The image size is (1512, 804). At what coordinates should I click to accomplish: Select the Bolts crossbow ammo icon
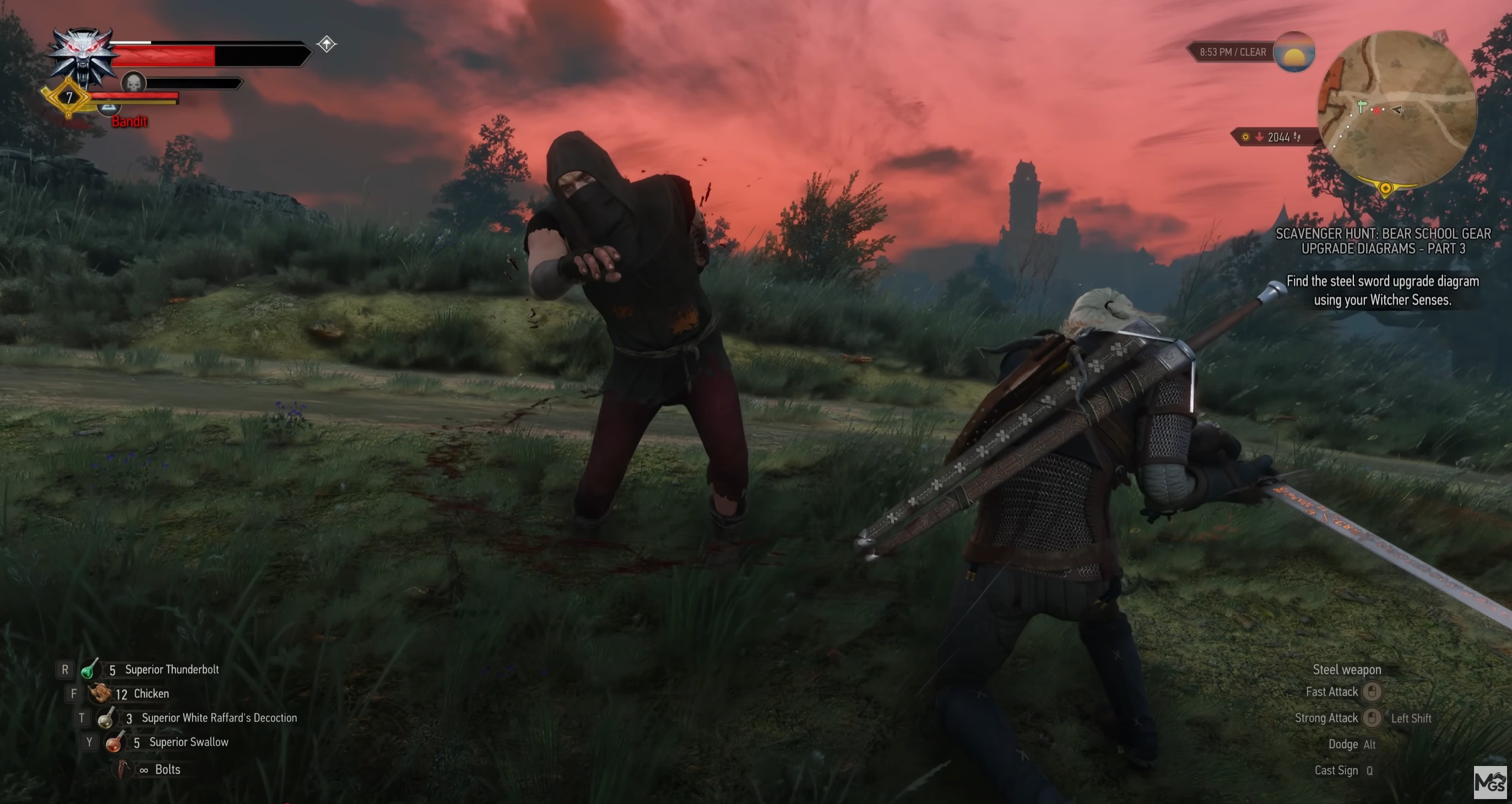pyautogui.click(x=123, y=769)
